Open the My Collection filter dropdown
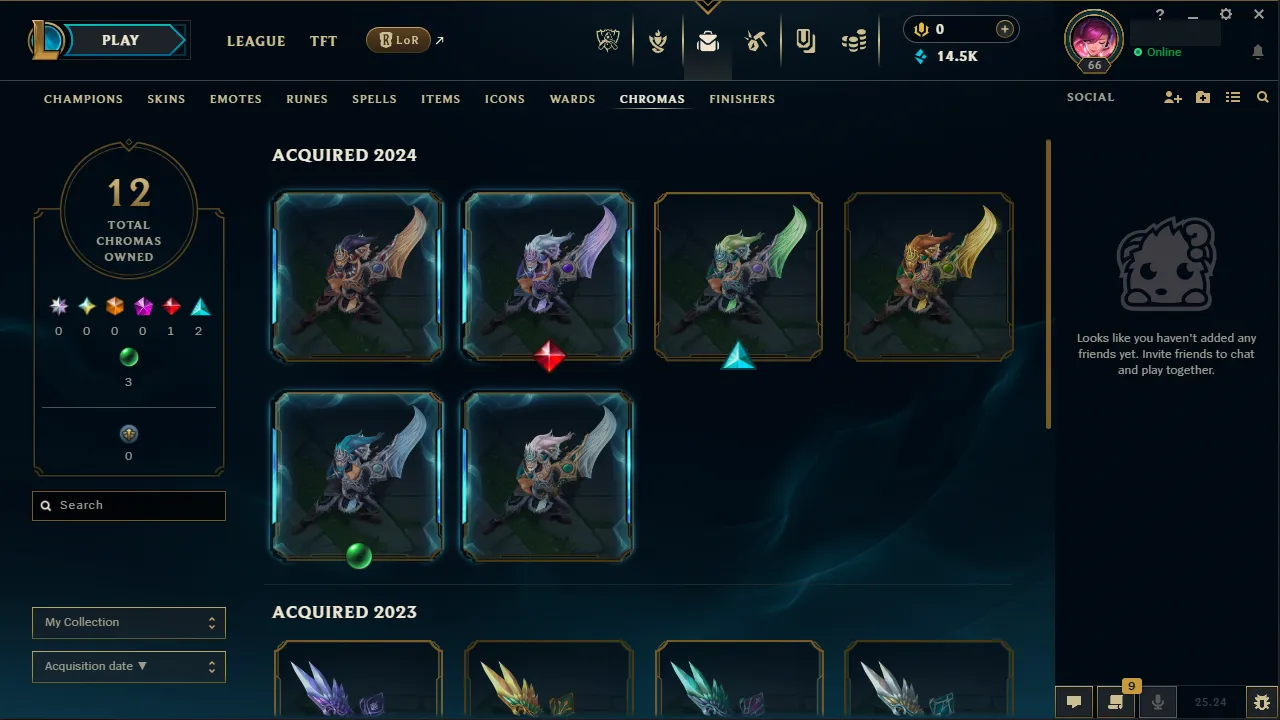 point(128,622)
